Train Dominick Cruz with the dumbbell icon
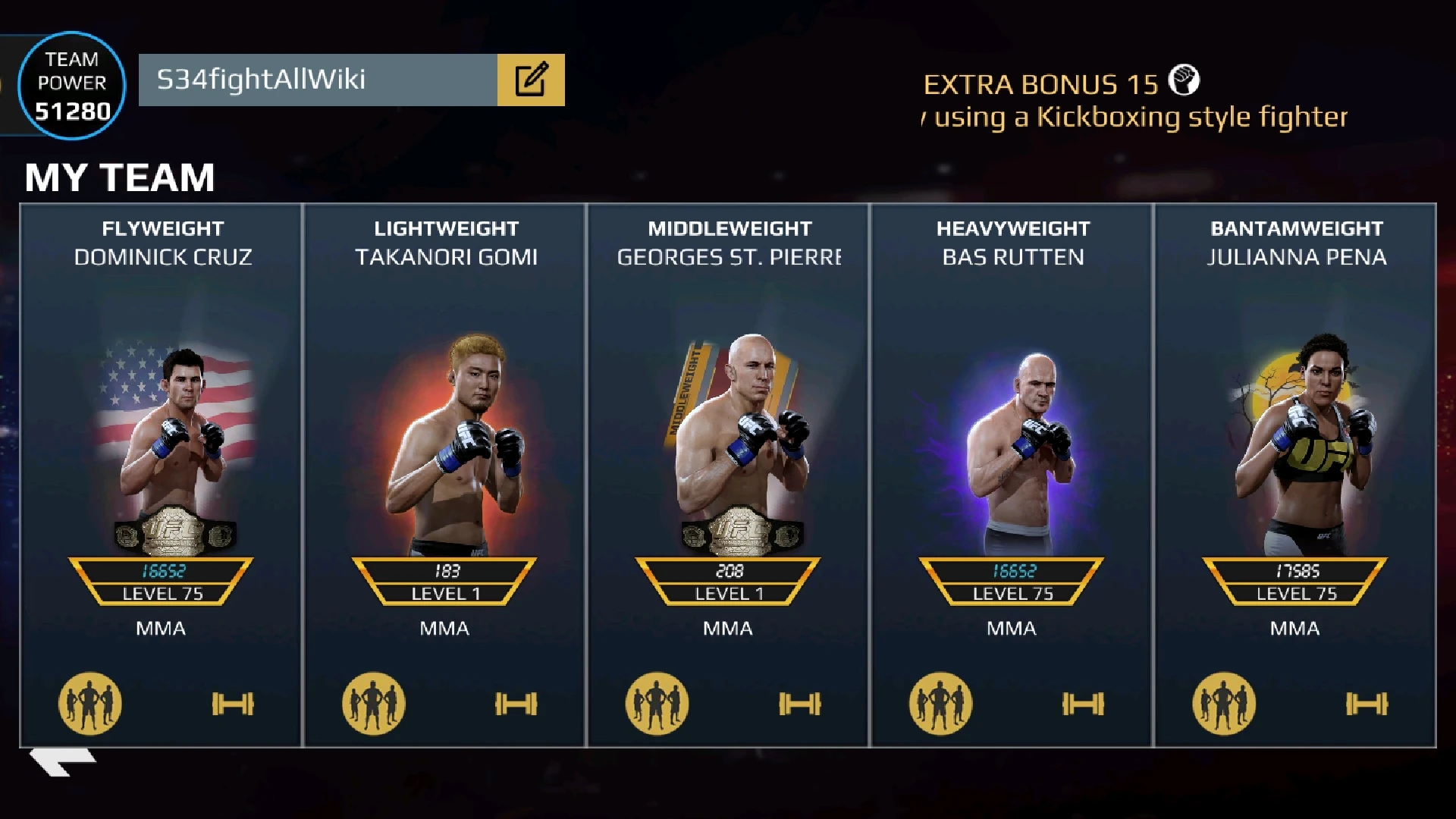This screenshot has height=819, width=1456. click(233, 704)
